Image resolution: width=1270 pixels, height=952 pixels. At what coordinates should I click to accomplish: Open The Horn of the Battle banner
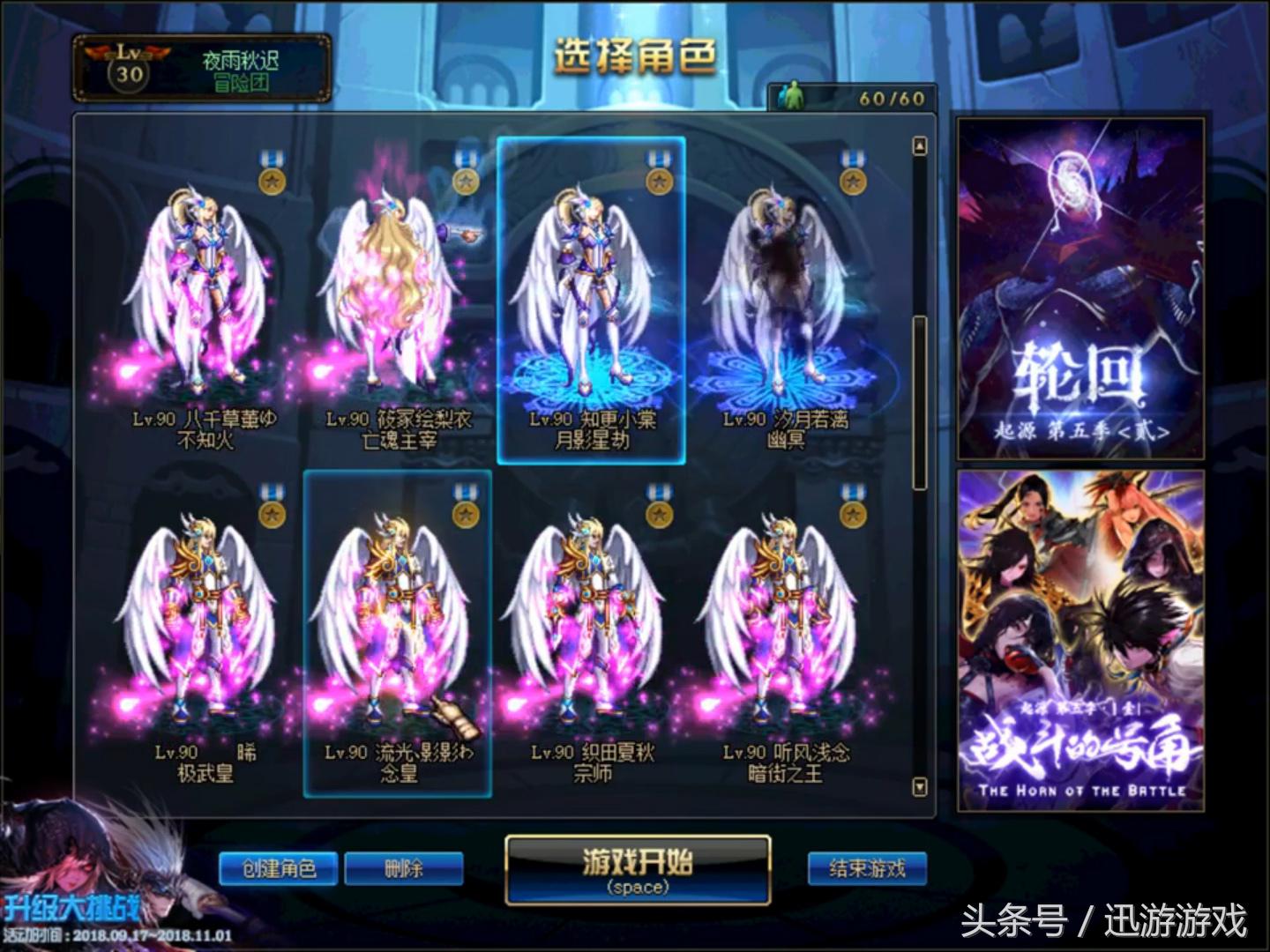pos(1080,639)
